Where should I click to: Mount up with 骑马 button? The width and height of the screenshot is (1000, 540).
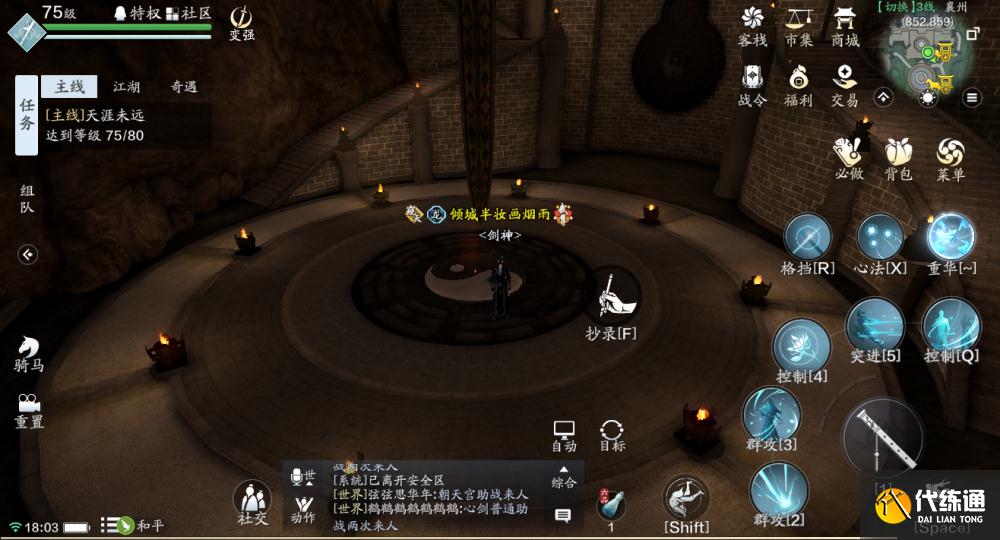point(28,353)
